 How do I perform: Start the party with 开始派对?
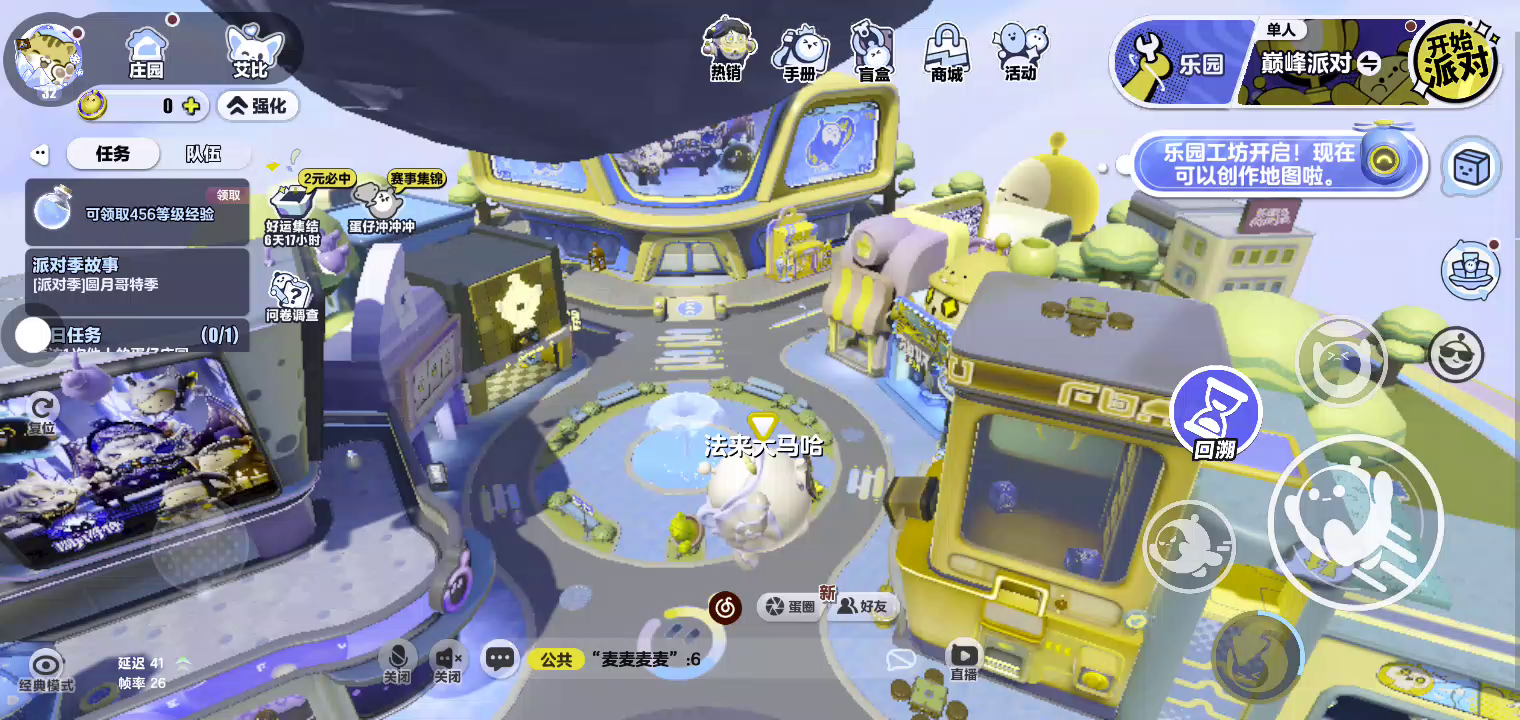(1455, 62)
